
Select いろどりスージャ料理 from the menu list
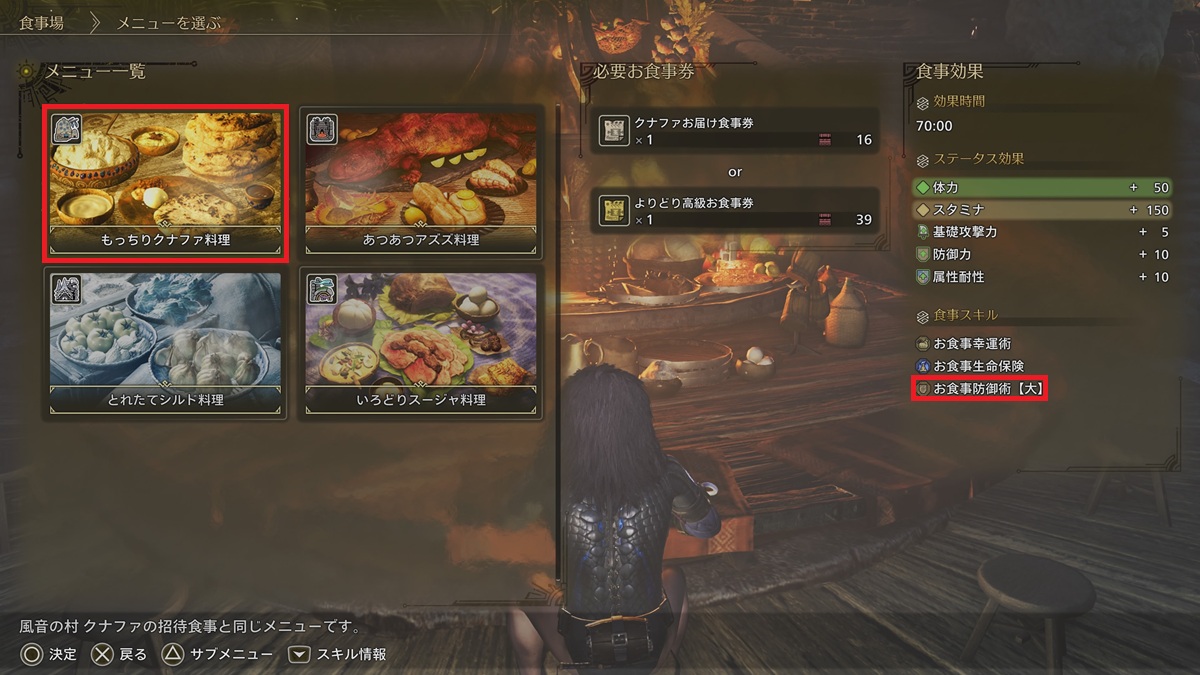(421, 342)
